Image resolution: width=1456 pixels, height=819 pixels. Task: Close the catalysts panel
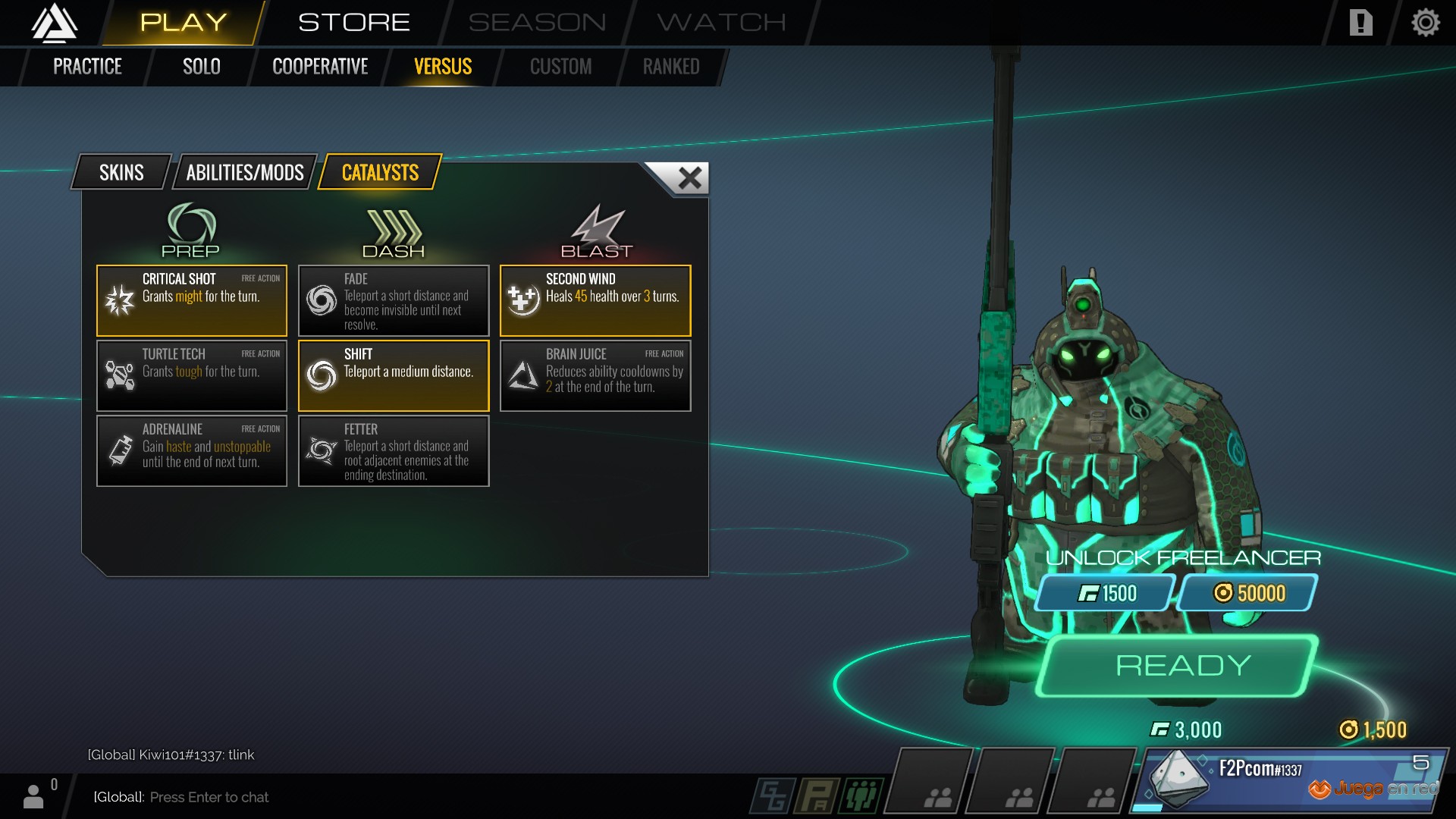click(x=689, y=178)
